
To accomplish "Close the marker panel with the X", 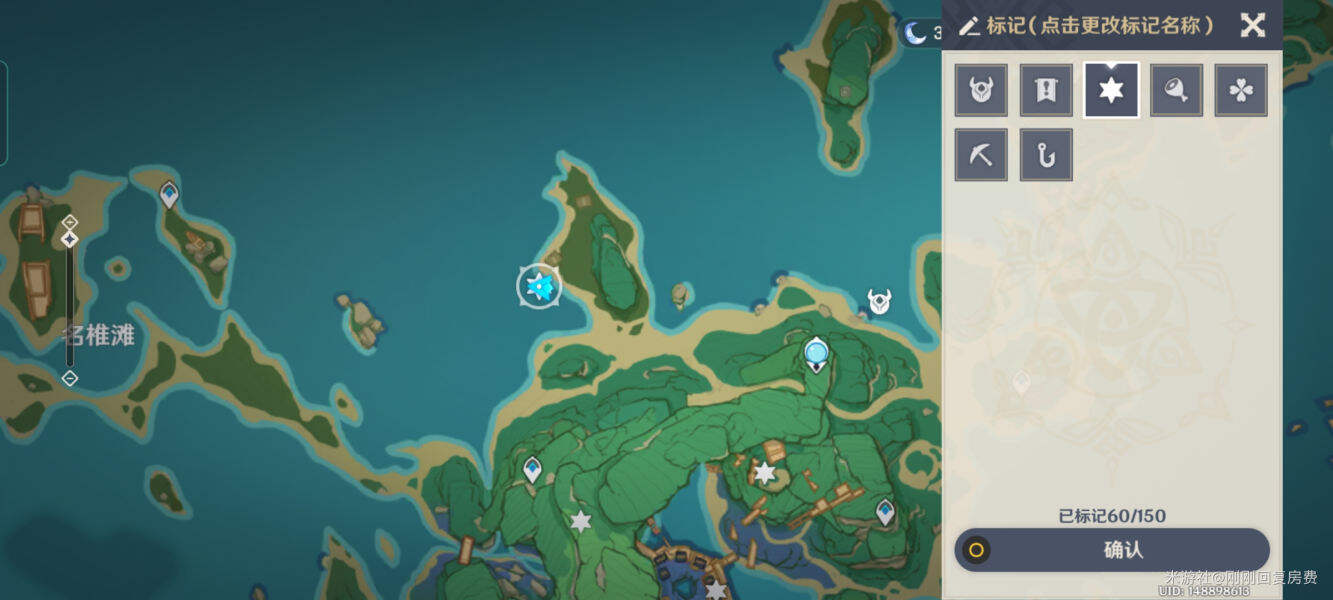I will click(1252, 25).
